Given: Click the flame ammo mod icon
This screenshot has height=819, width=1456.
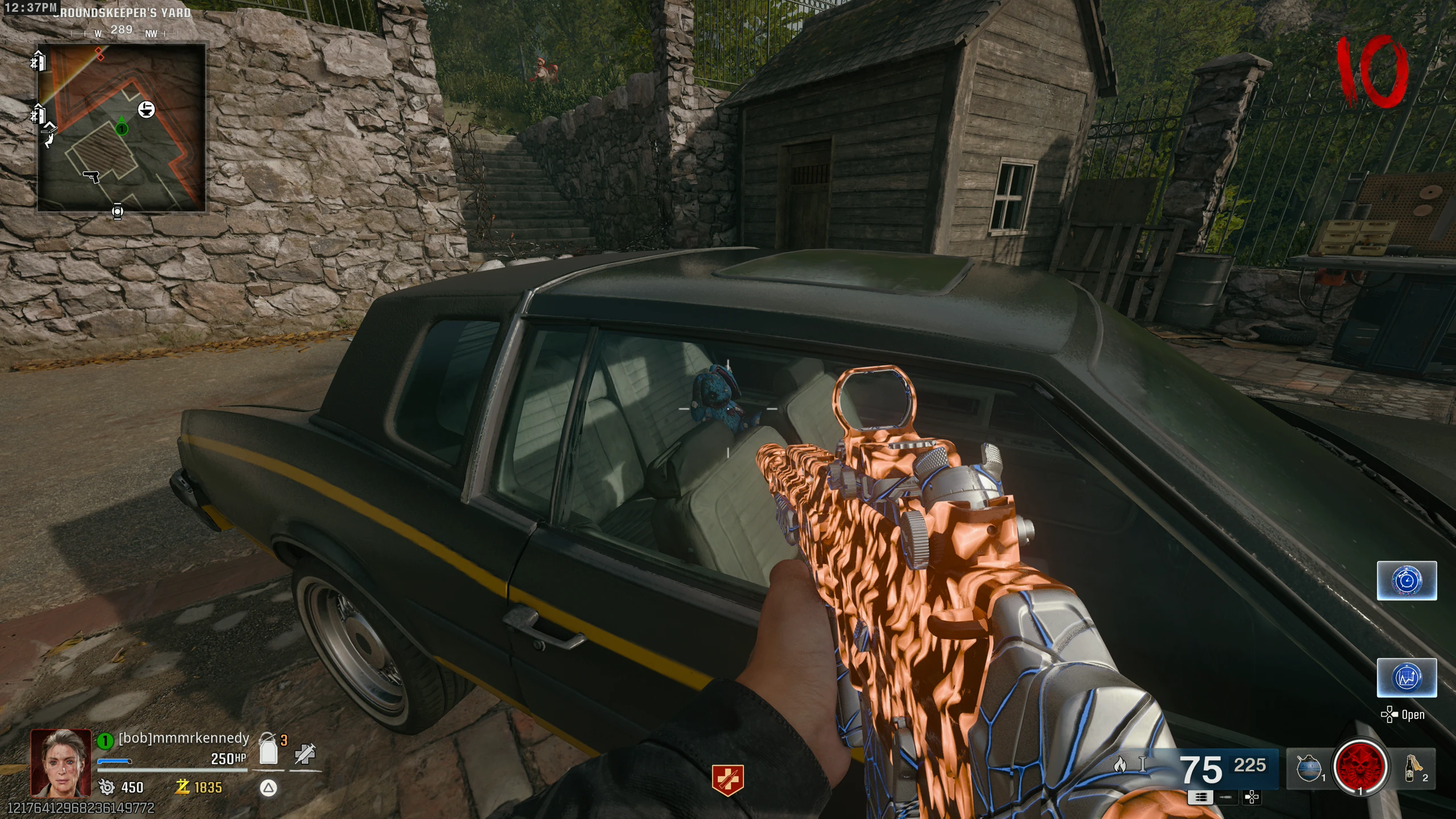Looking at the screenshot, I should pos(1119,764).
